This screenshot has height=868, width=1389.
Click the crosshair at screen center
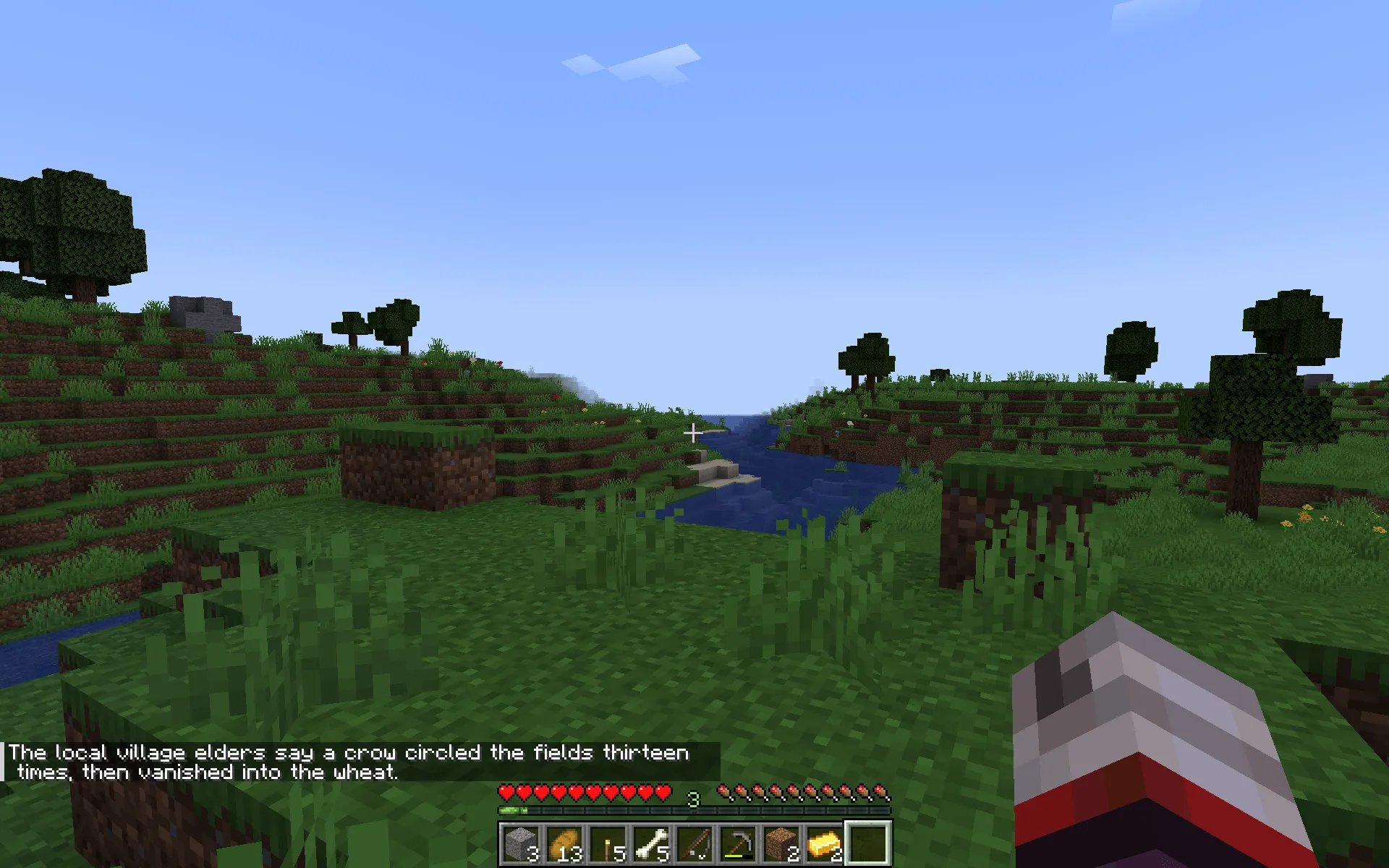point(694,432)
